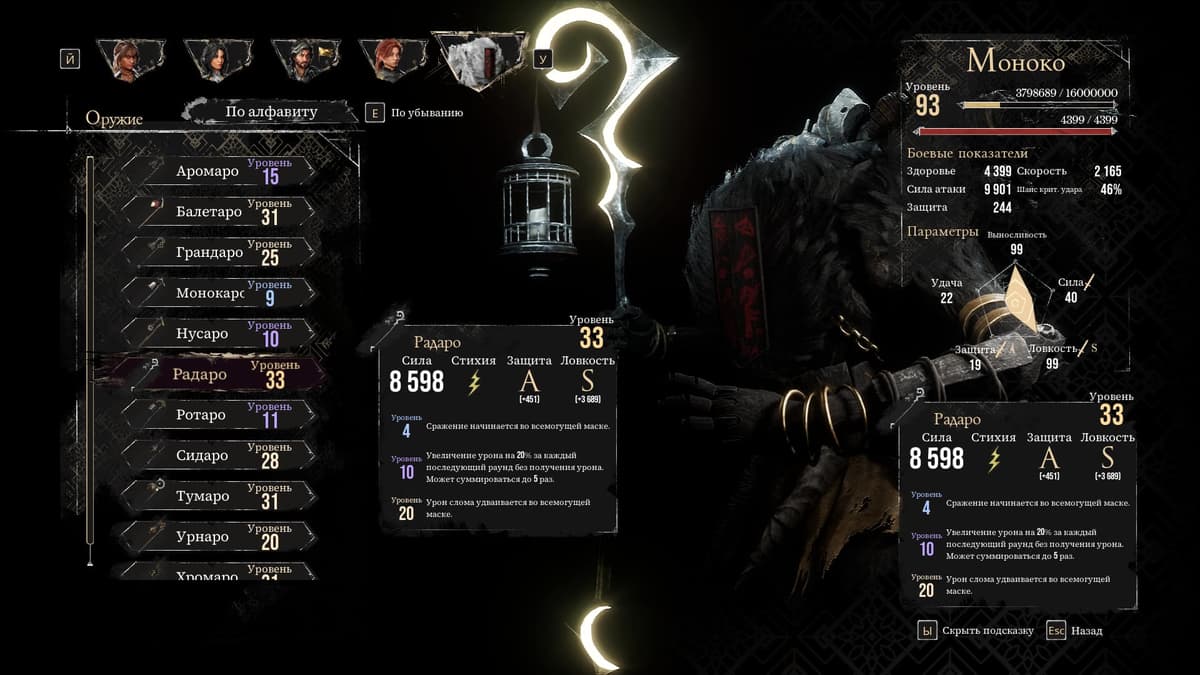Select the Нусаро weapon row
Screen dimensions: 1200x675
[215, 334]
